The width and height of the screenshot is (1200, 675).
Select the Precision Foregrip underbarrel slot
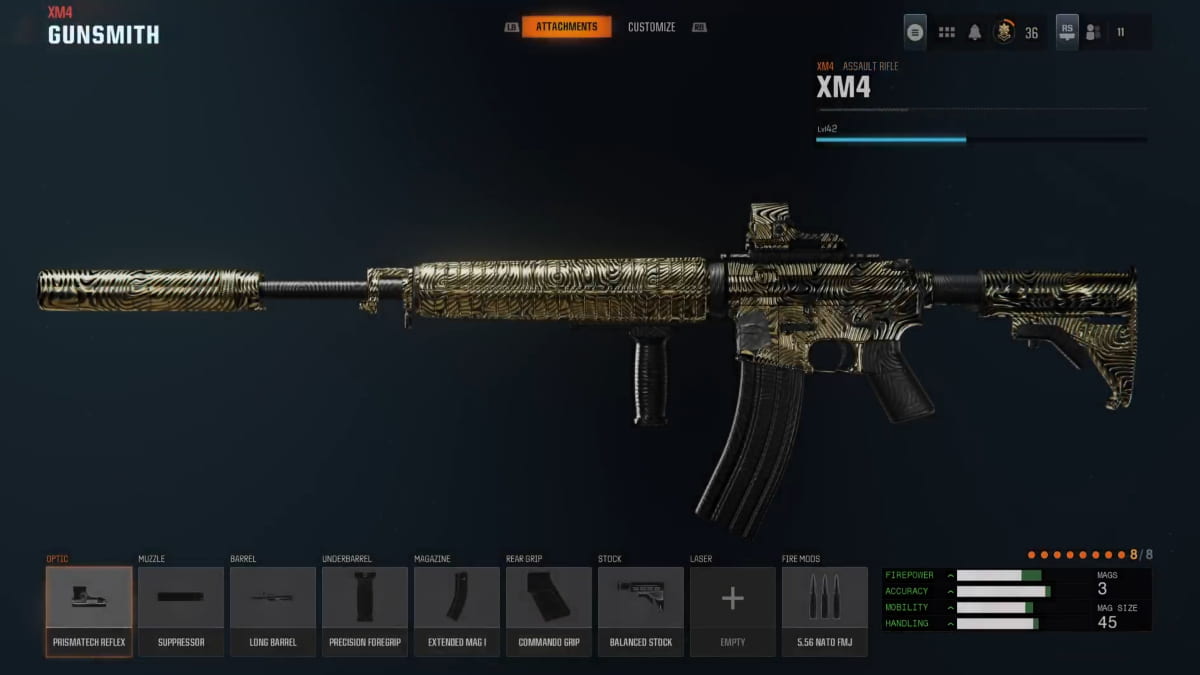pos(365,611)
